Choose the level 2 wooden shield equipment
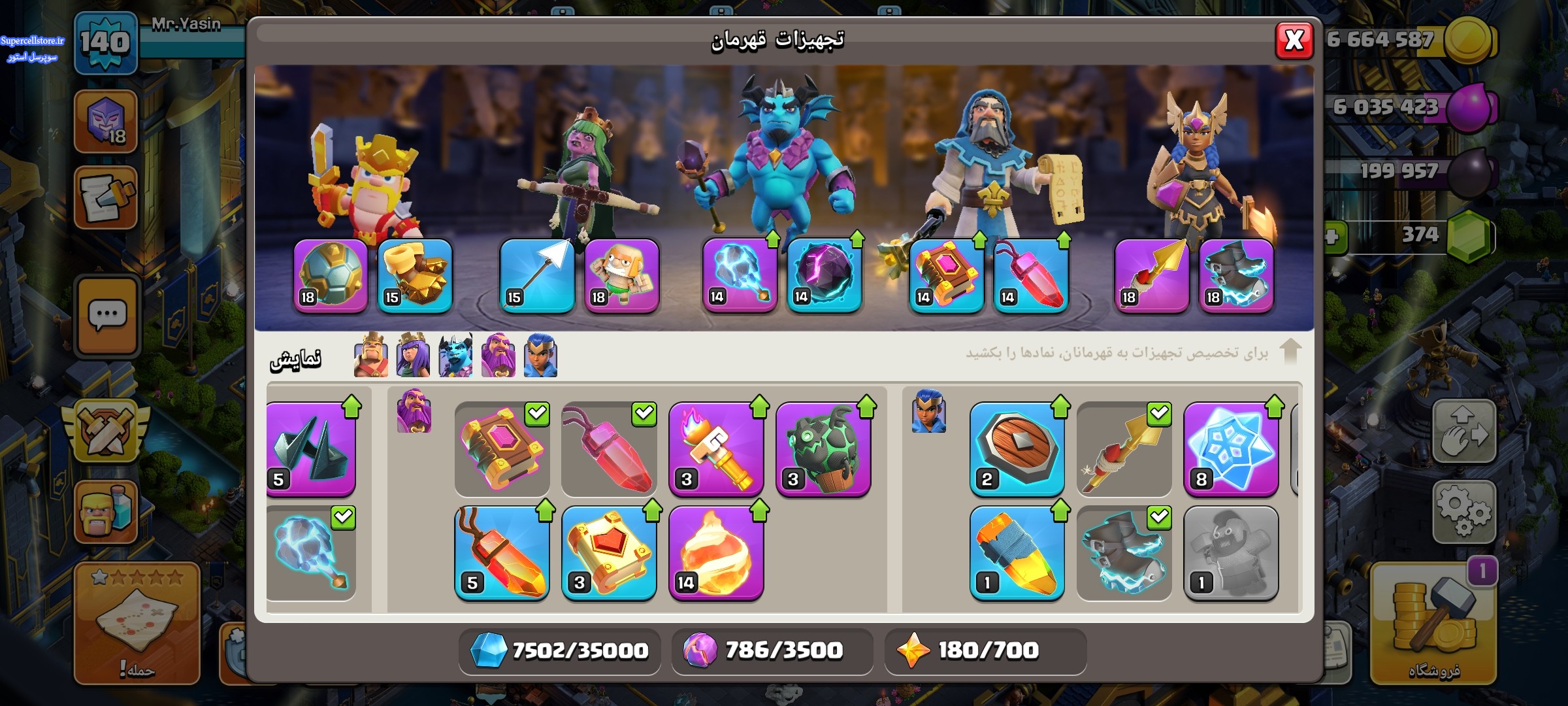 coord(1017,449)
